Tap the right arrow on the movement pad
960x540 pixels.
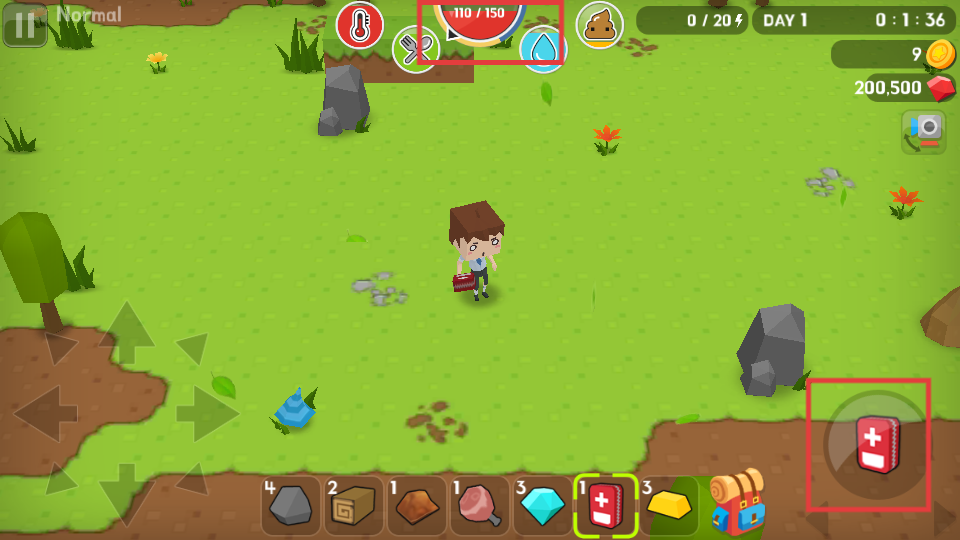pos(206,412)
